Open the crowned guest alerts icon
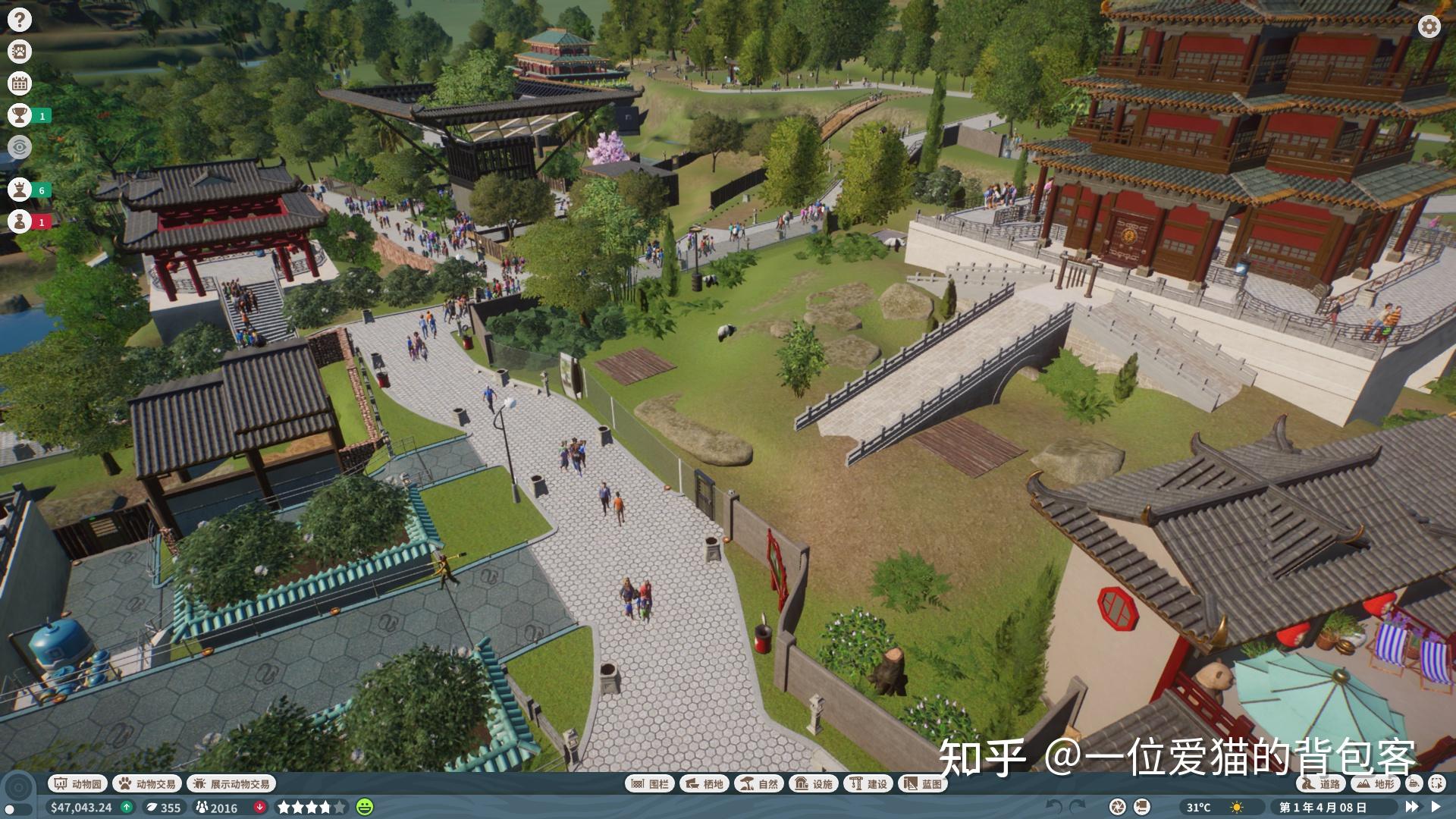 [20, 190]
